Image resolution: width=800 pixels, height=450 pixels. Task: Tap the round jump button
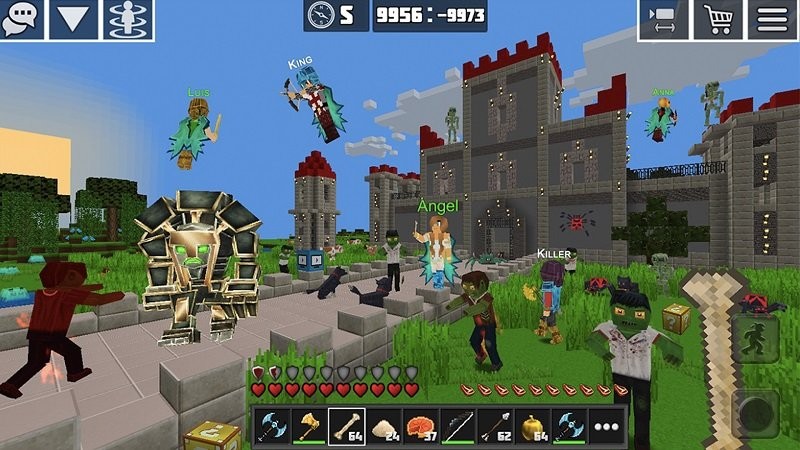click(755, 411)
